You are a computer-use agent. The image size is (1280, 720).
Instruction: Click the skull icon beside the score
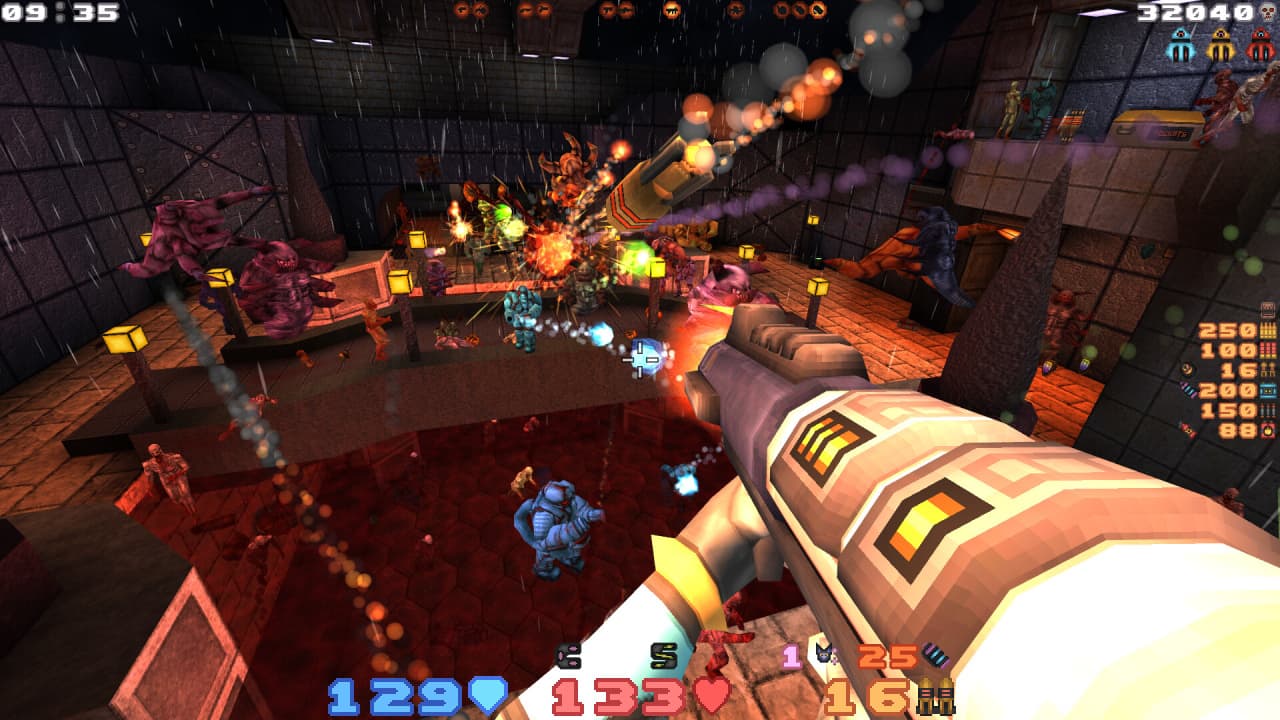[1268, 12]
